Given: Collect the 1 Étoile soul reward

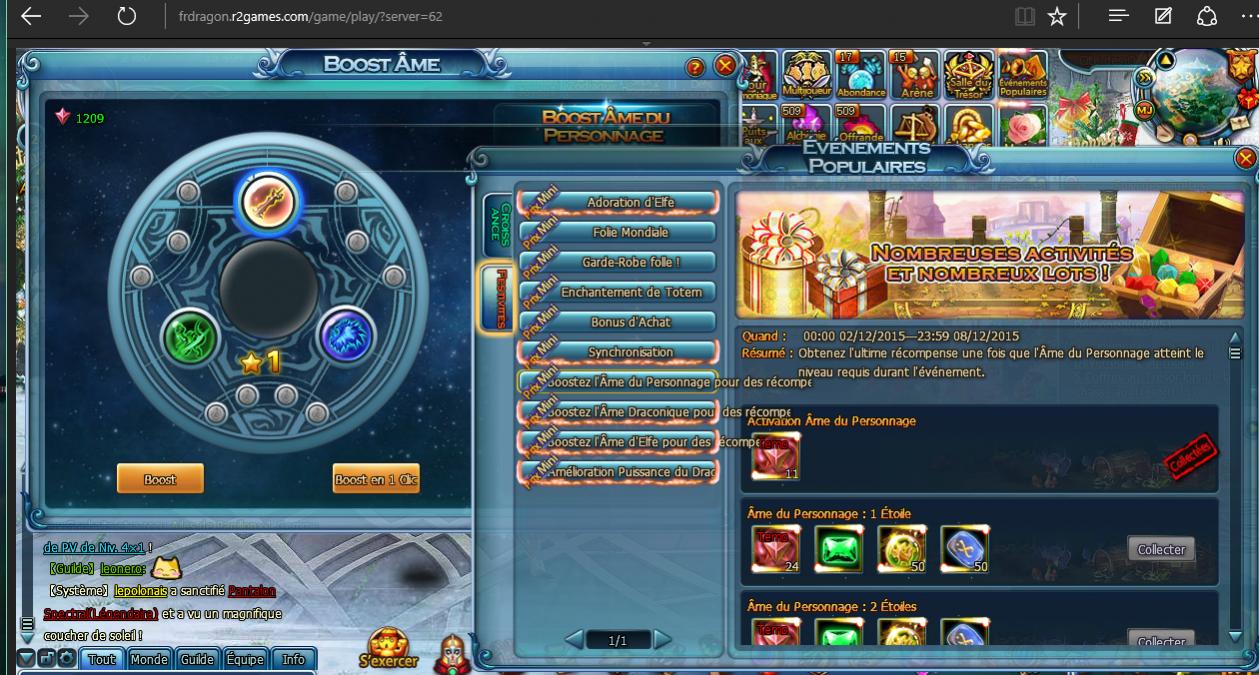Looking at the screenshot, I should point(1161,549).
